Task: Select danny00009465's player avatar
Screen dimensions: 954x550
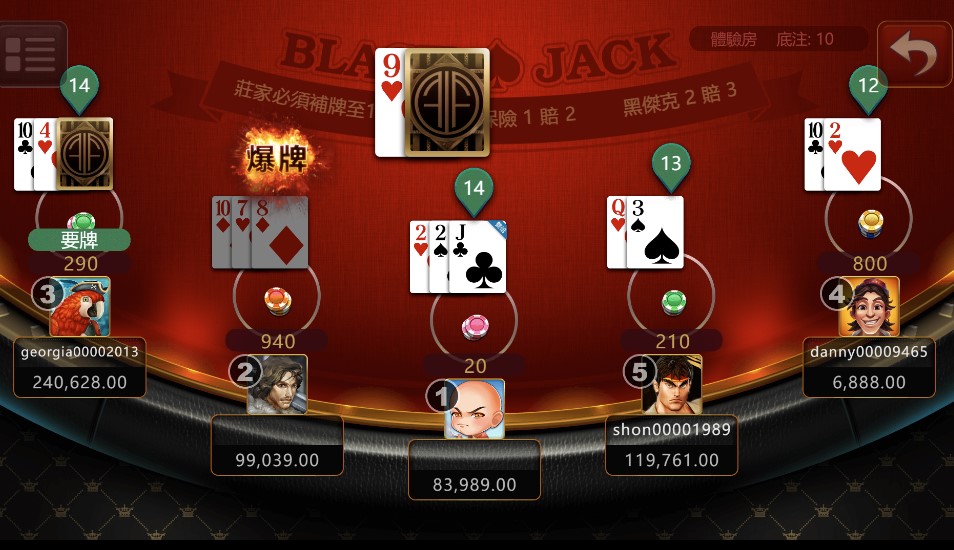Action: 869,306
